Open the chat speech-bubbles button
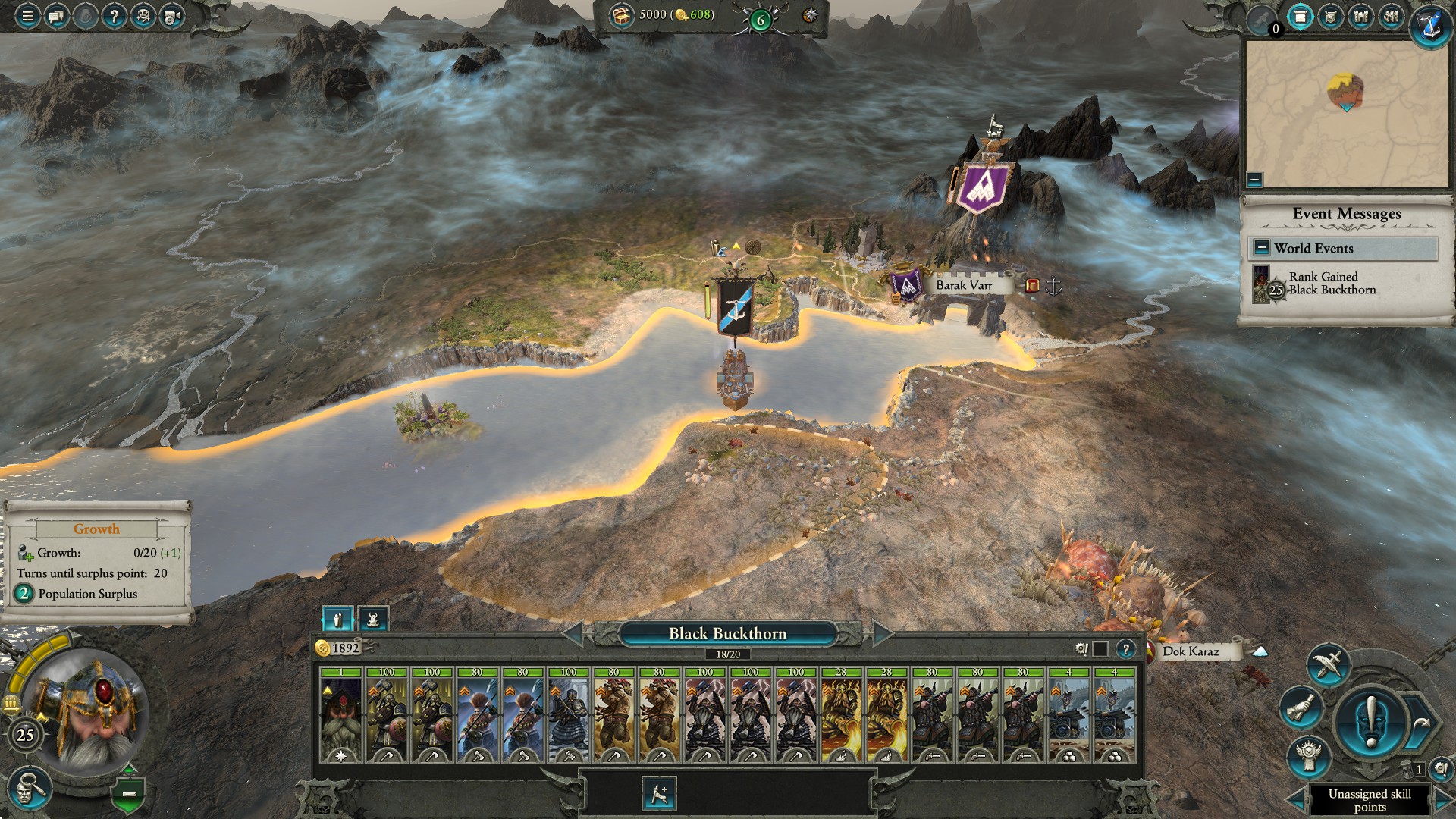The height and width of the screenshot is (819, 1456). (x=56, y=16)
